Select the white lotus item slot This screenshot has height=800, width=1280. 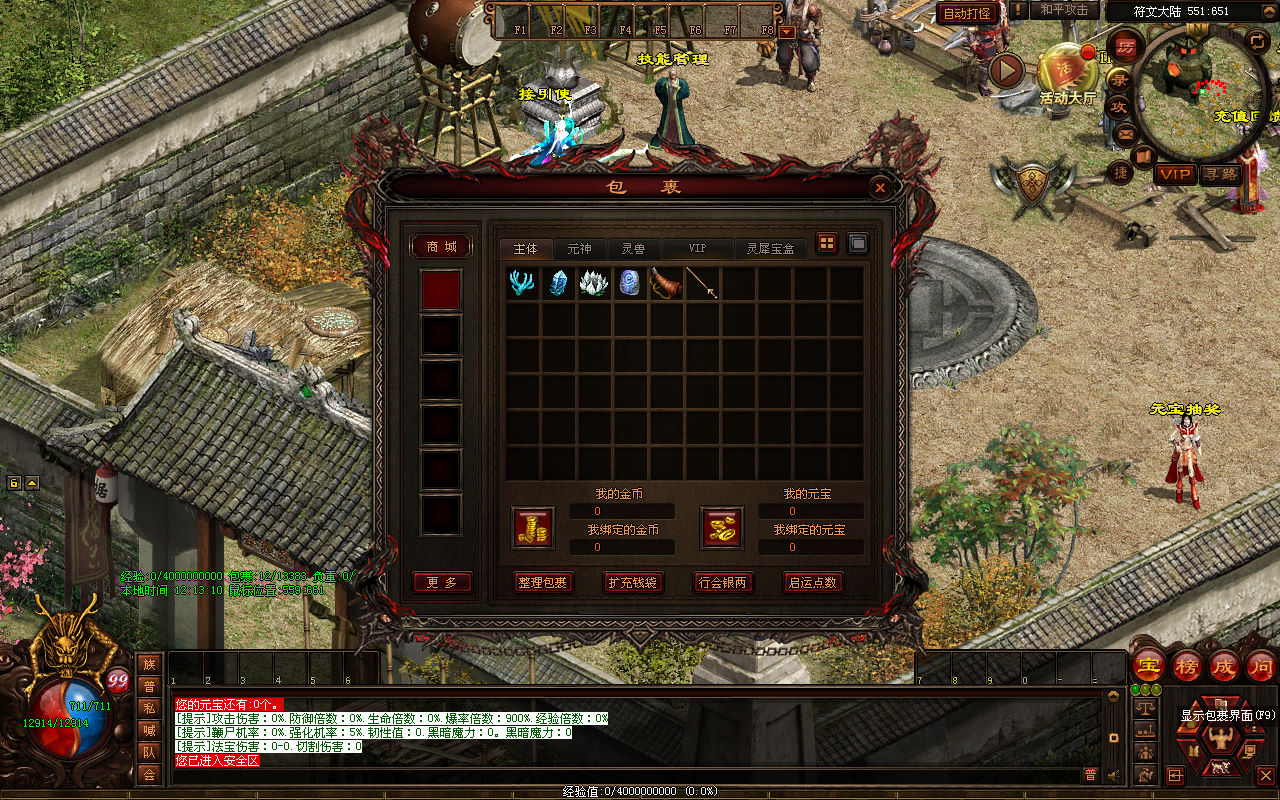pyautogui.click(x=594, y=283)
